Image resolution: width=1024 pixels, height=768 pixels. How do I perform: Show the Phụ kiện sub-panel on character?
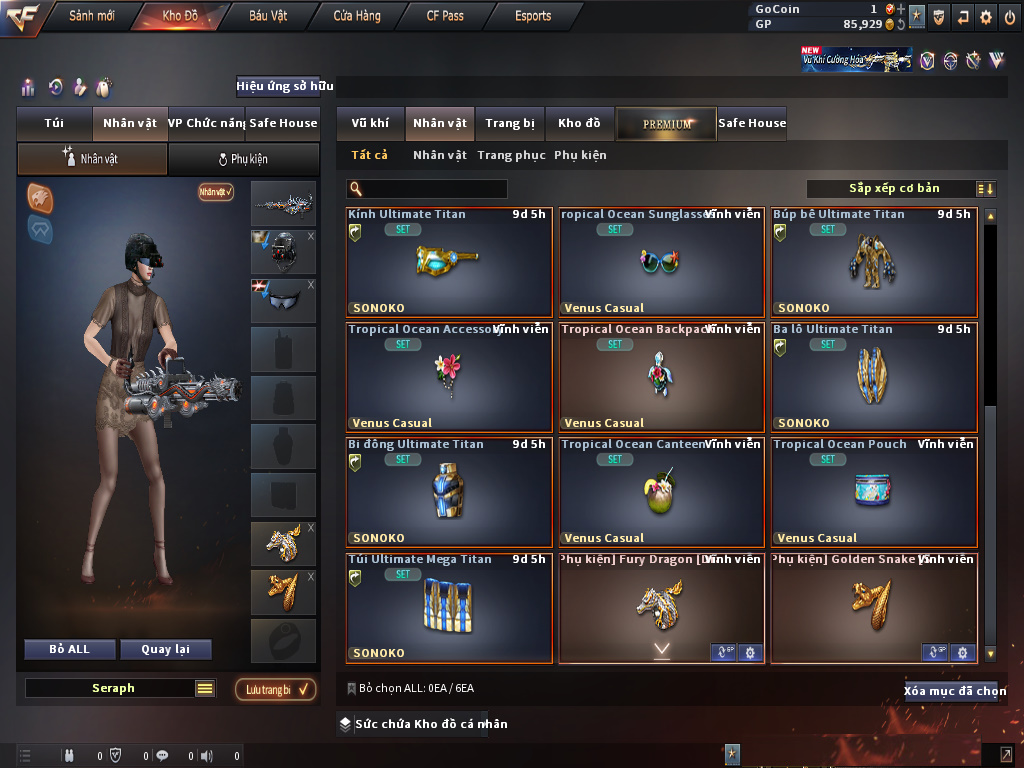click(x=242, y=159)
